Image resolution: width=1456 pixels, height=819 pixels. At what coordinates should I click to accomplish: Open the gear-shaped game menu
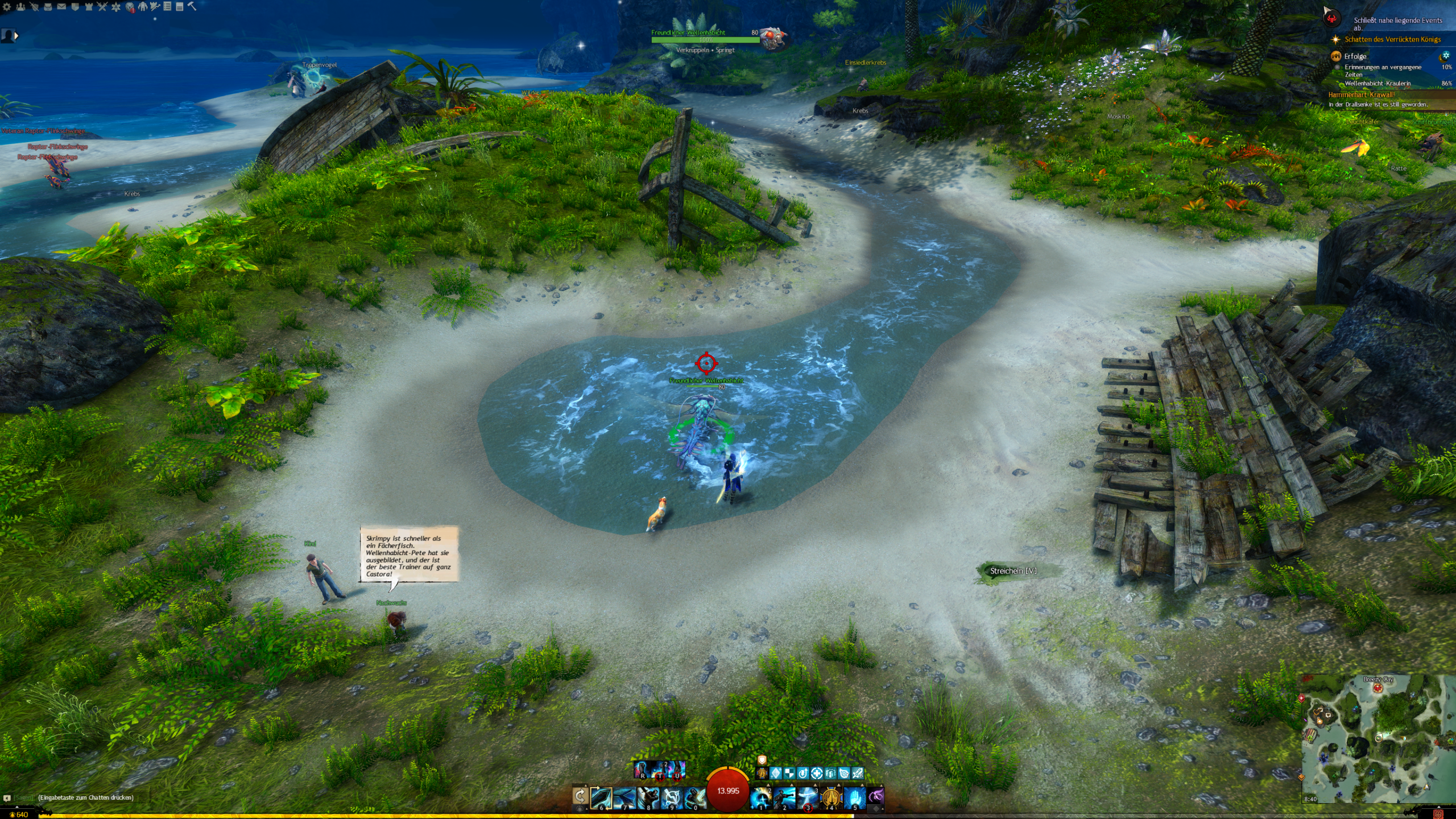pyautogui.click(x=7, y=7)
